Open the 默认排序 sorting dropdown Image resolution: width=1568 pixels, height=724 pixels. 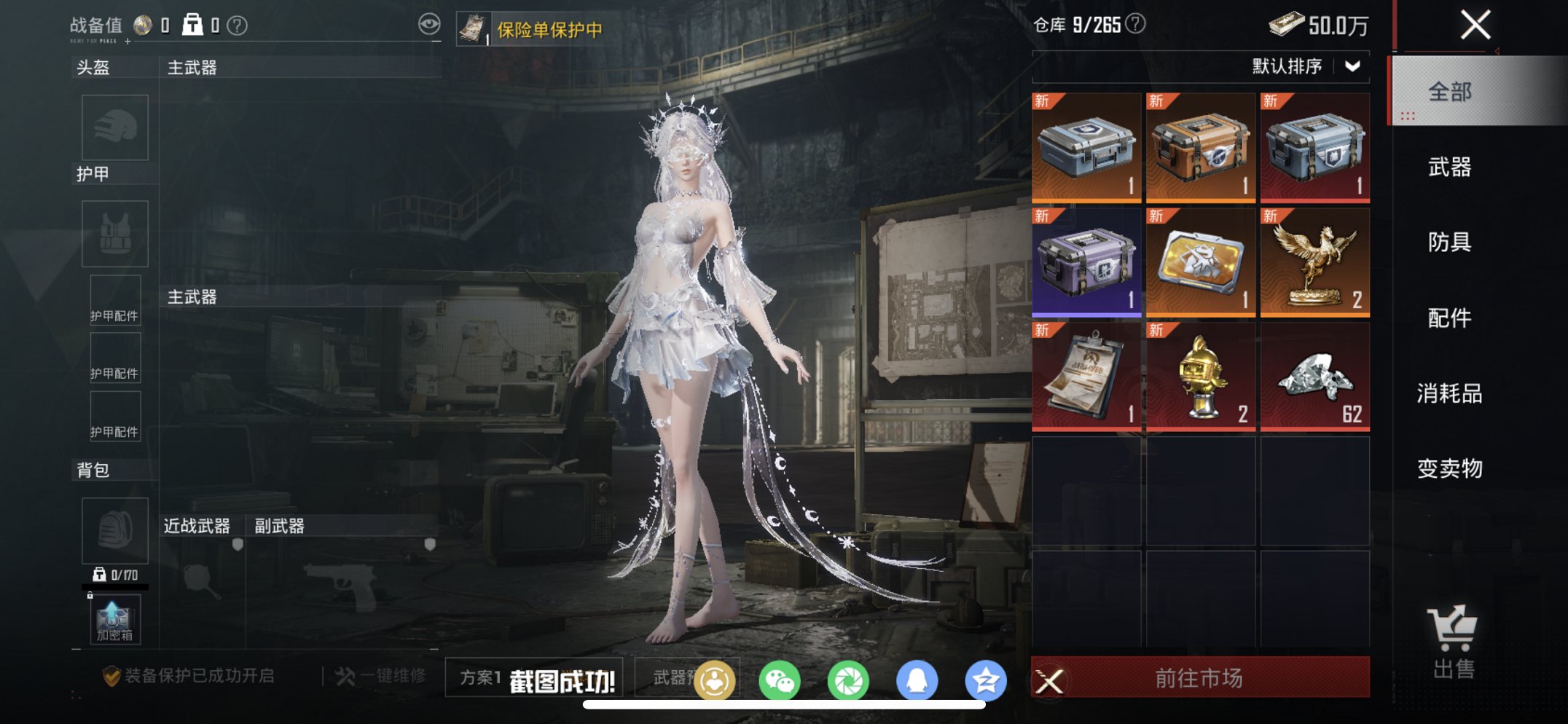(x=1304, y=66)
